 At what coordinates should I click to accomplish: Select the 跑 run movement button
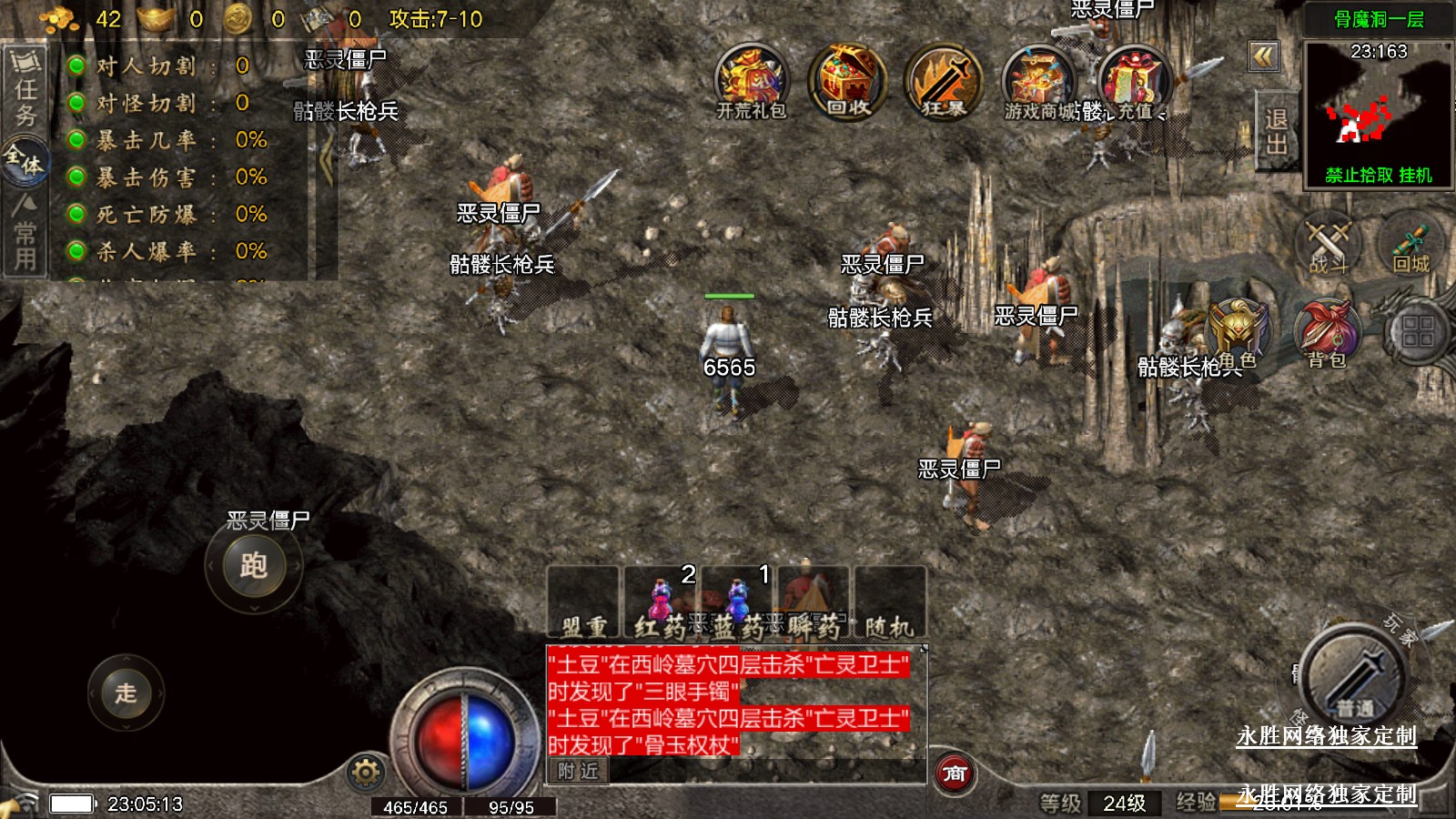tap(254, 566)
